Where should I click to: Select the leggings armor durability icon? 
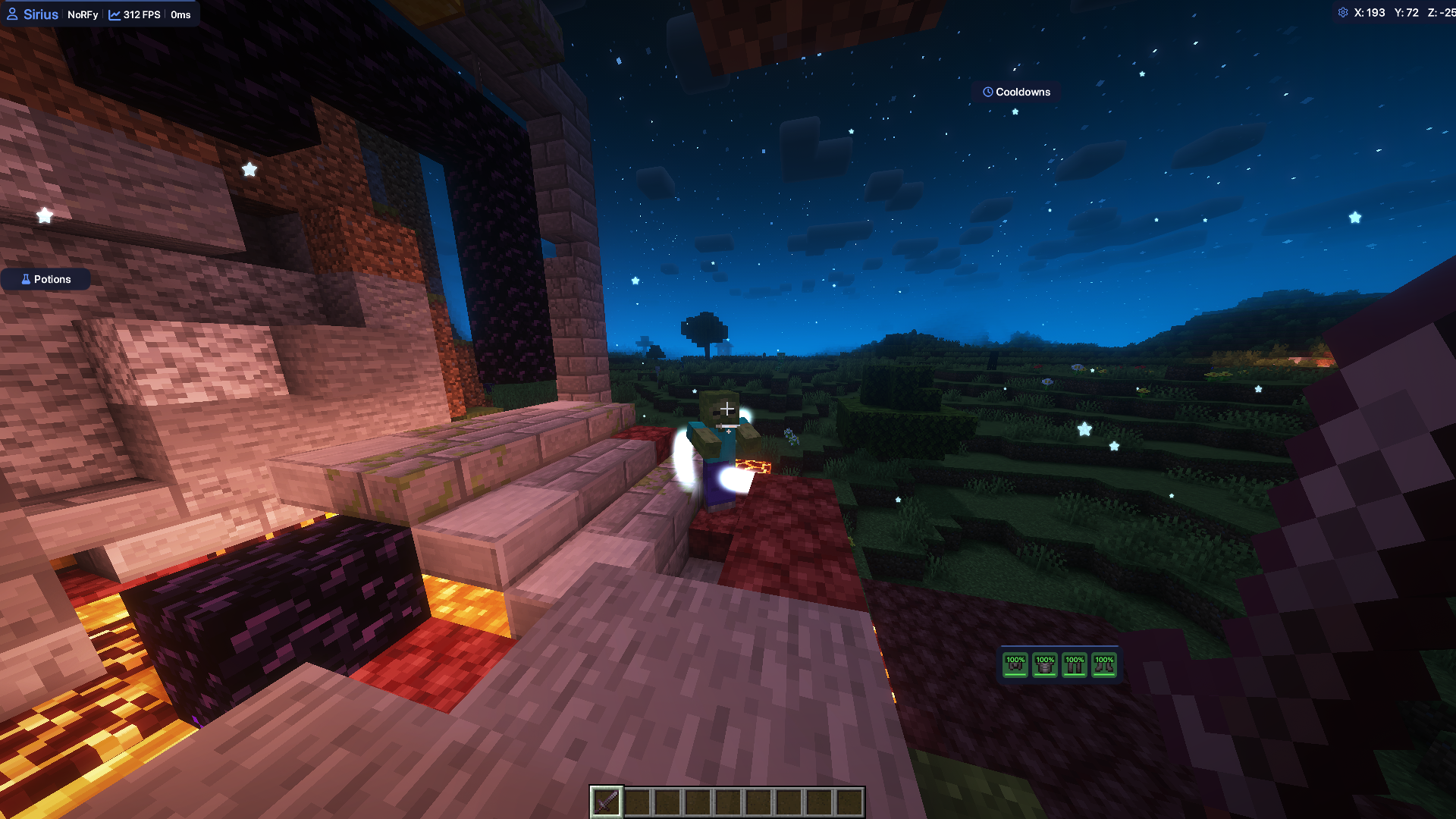point(1075,664)
